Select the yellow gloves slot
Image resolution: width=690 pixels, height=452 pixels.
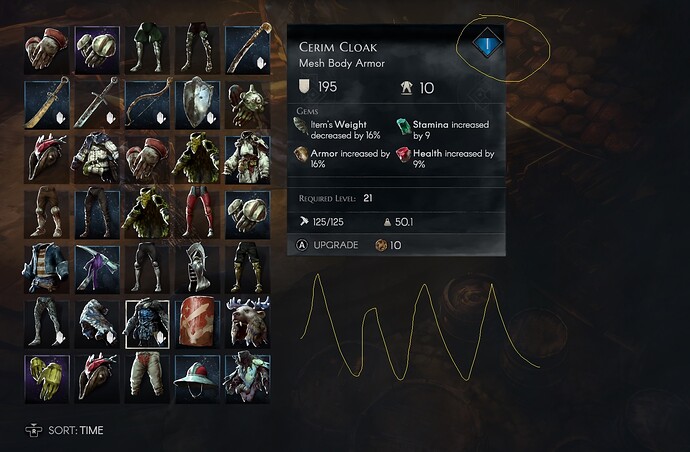click(x=46, y=377)
